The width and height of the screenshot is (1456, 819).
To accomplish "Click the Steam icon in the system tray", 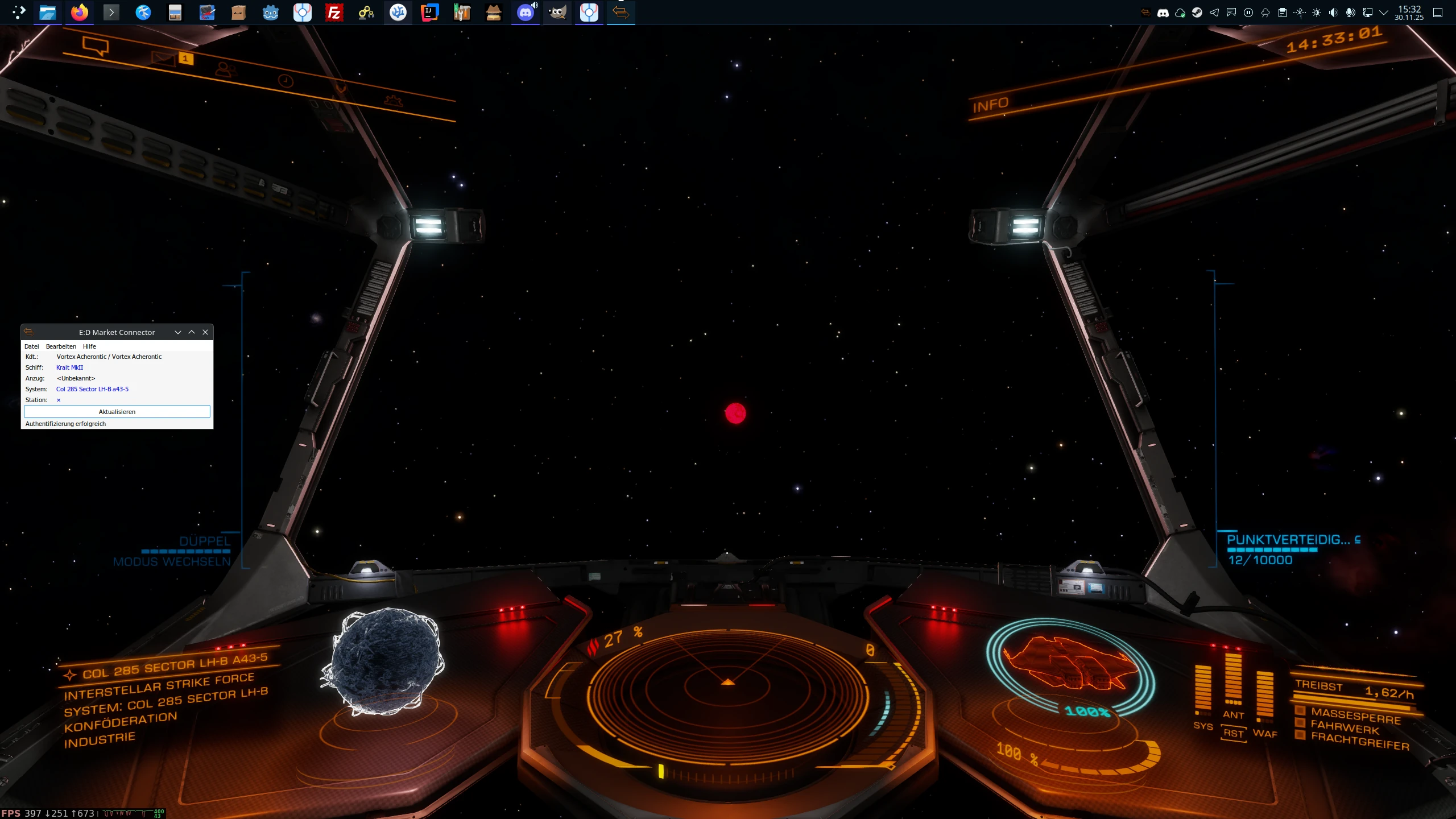I will click(1197, 13).
